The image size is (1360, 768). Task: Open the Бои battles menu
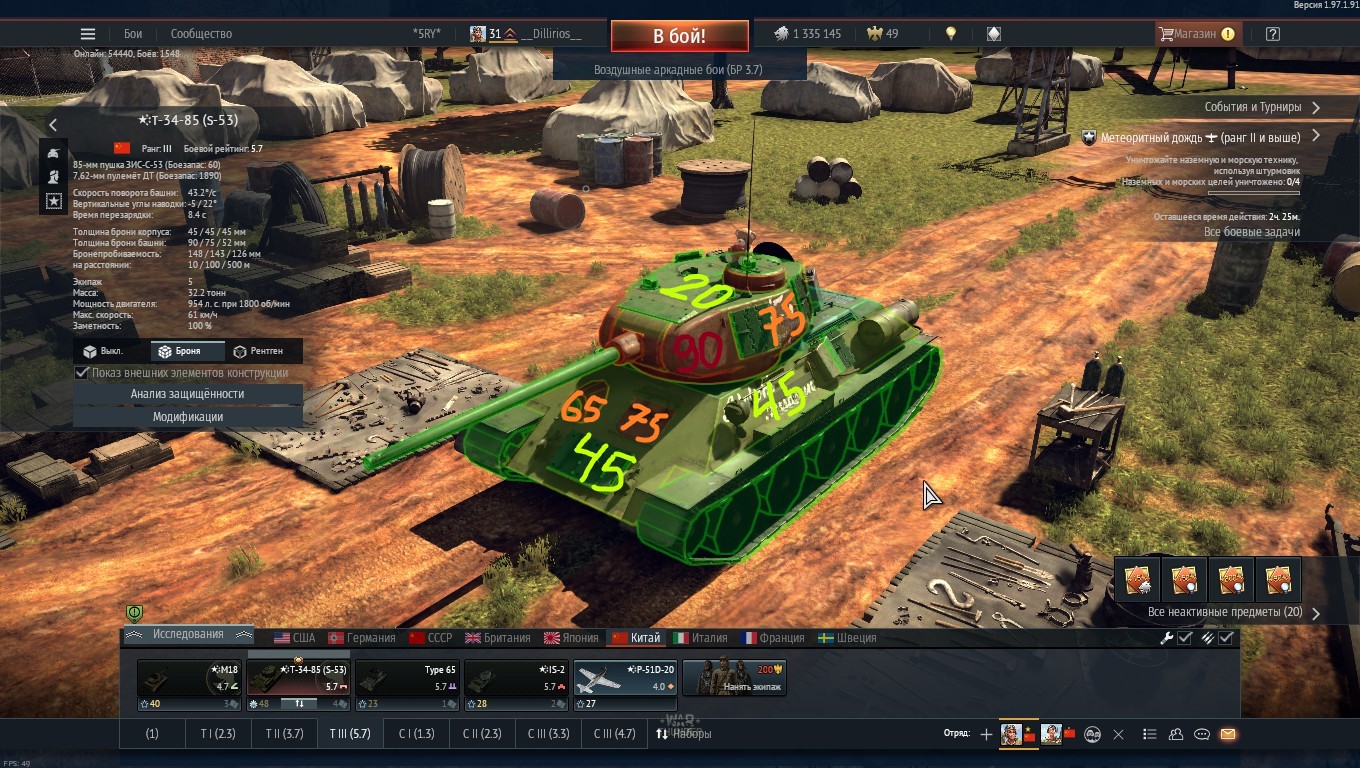[133, 34]
